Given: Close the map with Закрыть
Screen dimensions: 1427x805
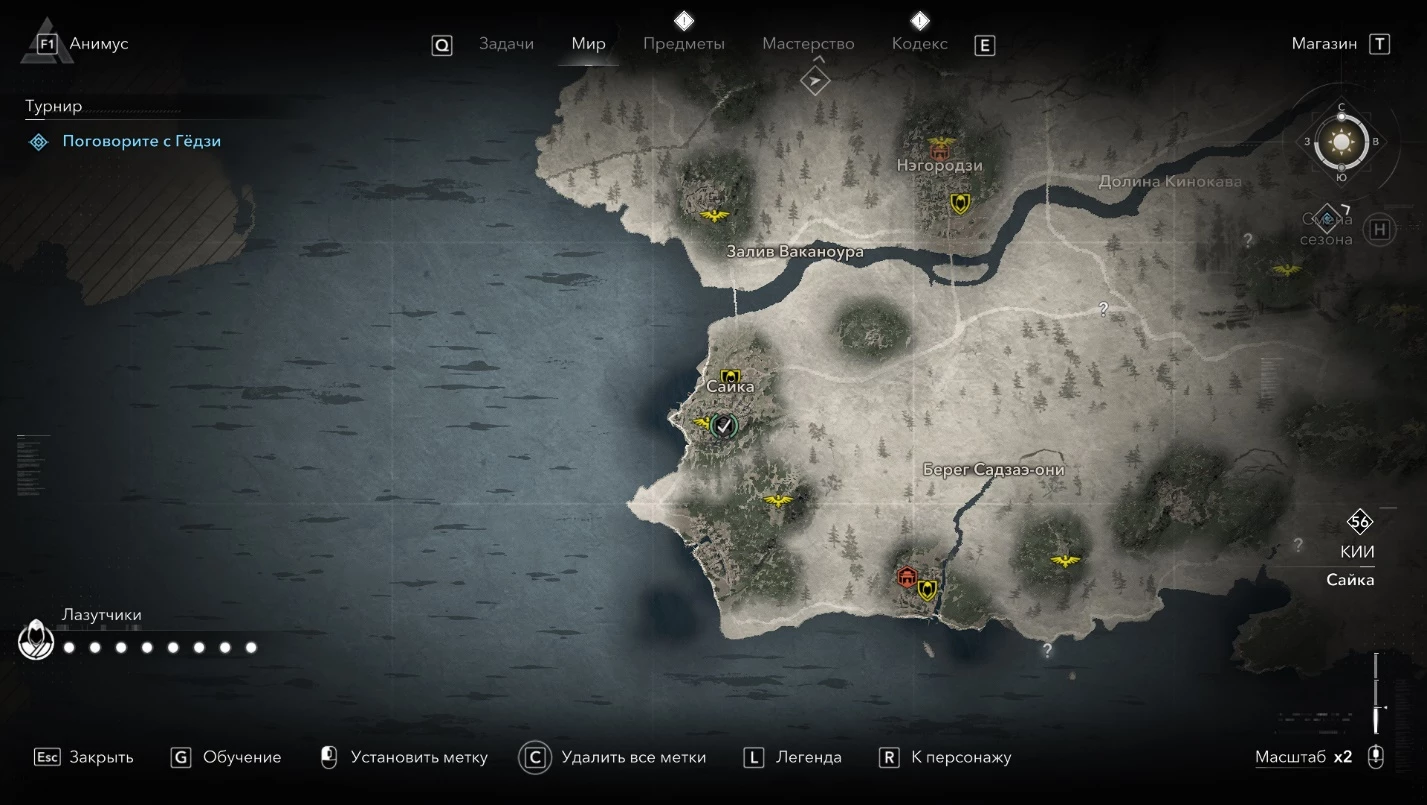Looking at the screenshot, I should coord(101,757).
